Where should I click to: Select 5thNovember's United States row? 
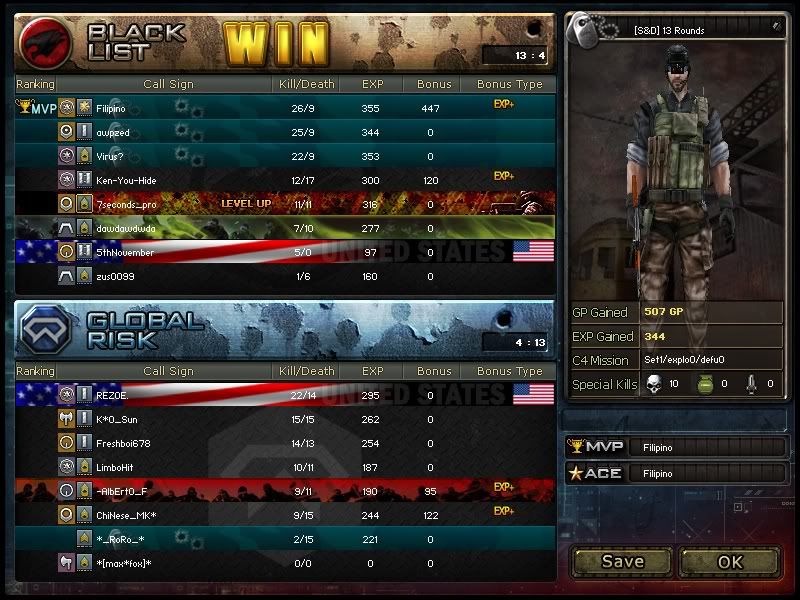tap(285, 252)
